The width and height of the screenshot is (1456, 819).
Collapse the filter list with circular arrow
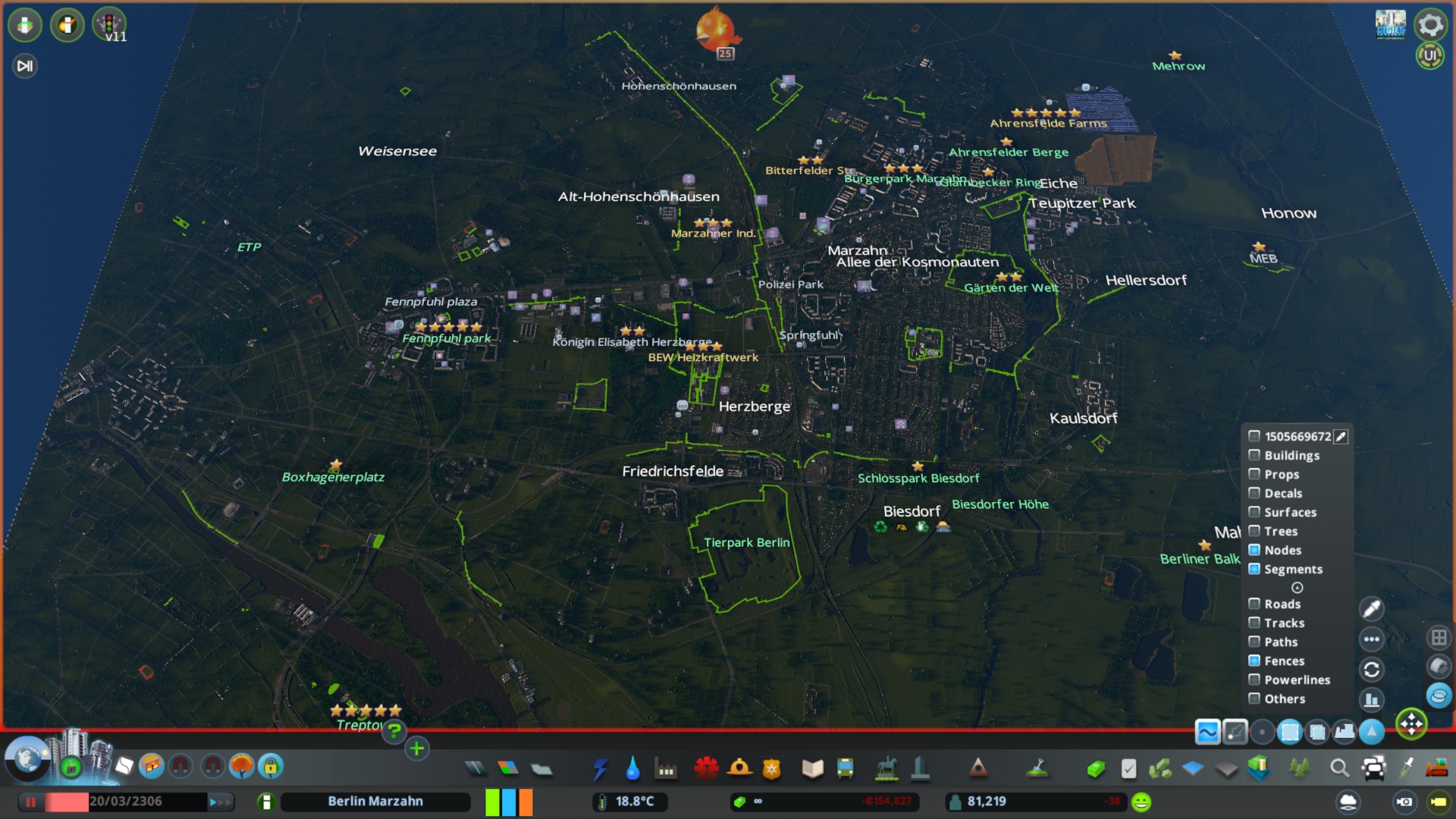(x=1298, y=587)
